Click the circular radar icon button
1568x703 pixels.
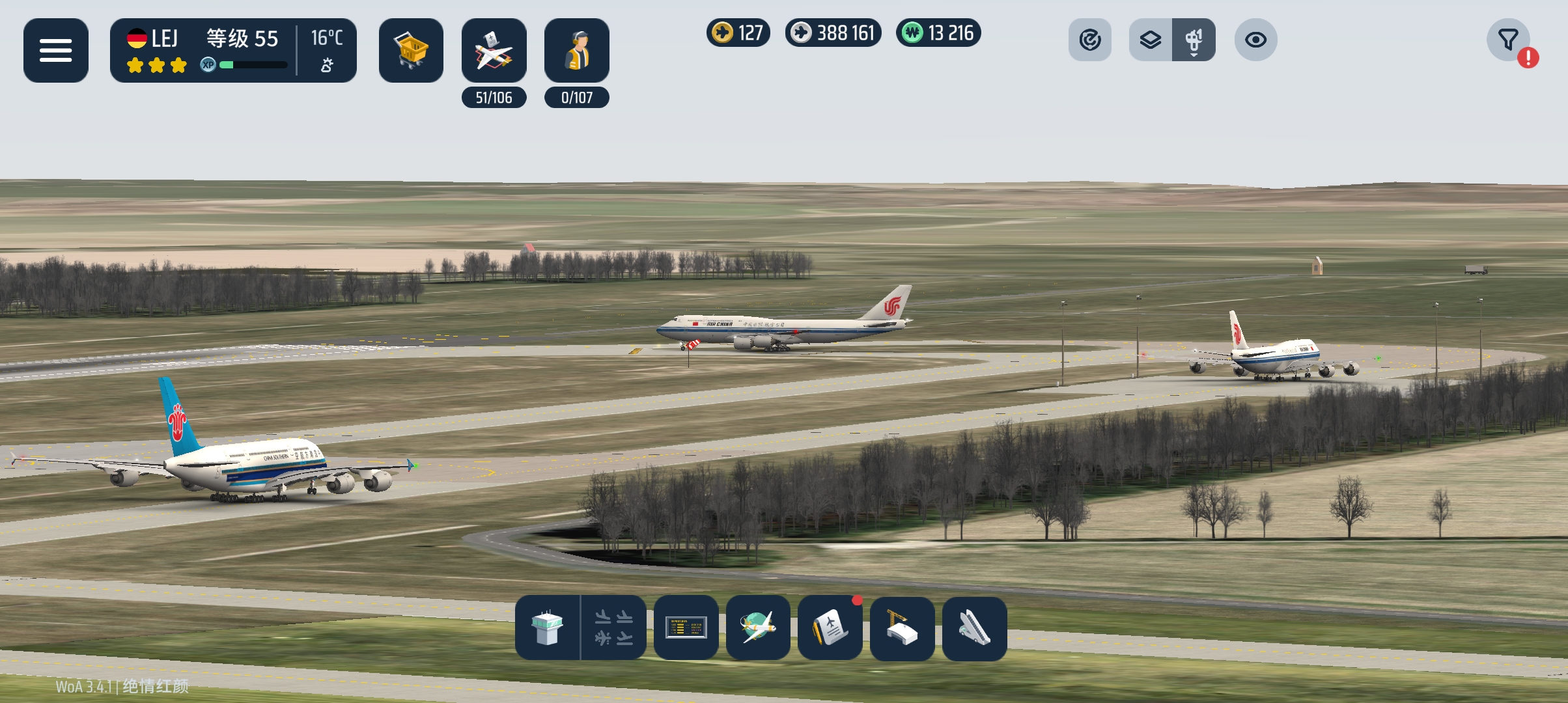(1089, 40)
